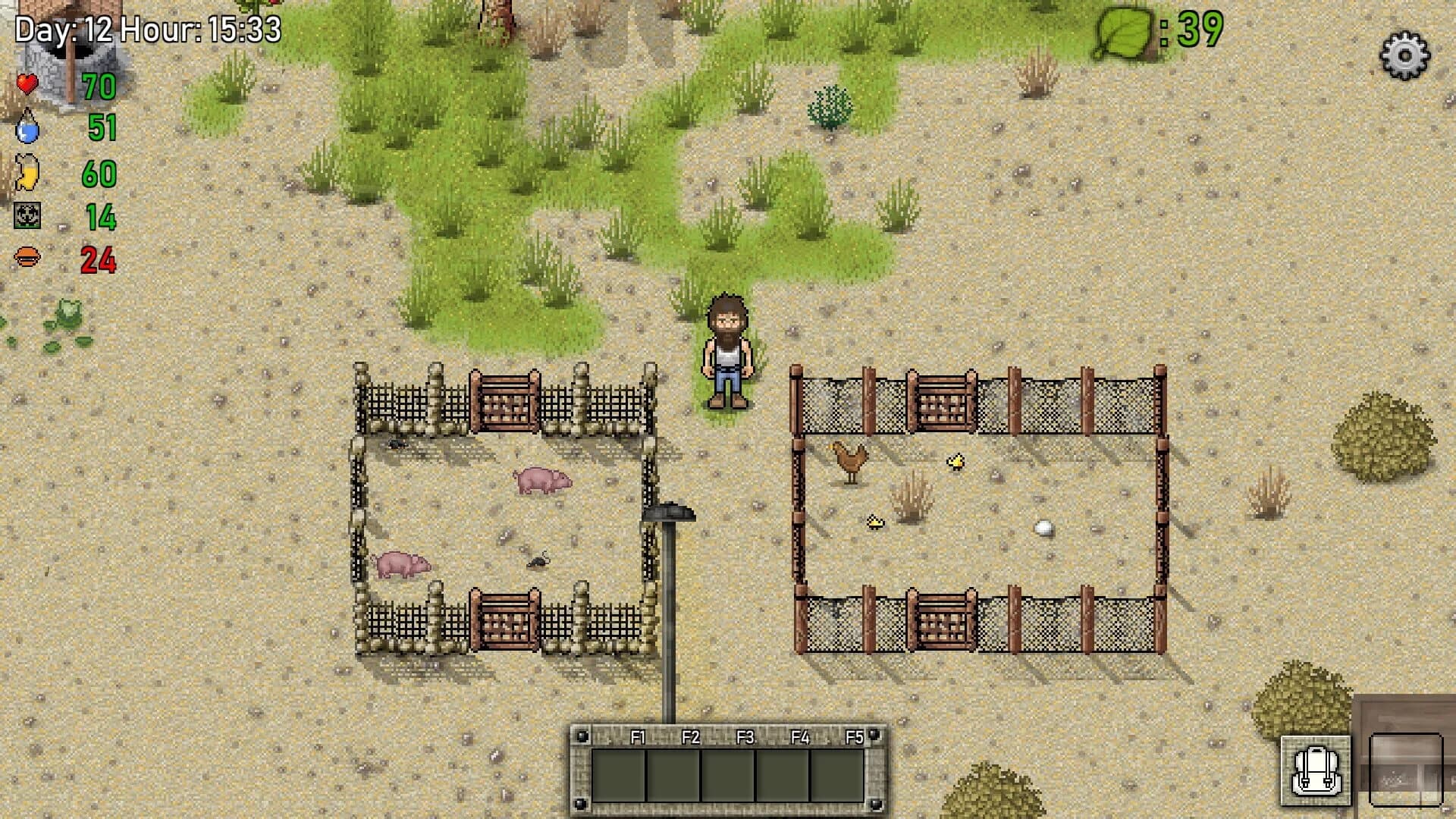Click the player character sprite
Screen dimensions: 1456x819
pyautogui.click(x=726, y=349)
